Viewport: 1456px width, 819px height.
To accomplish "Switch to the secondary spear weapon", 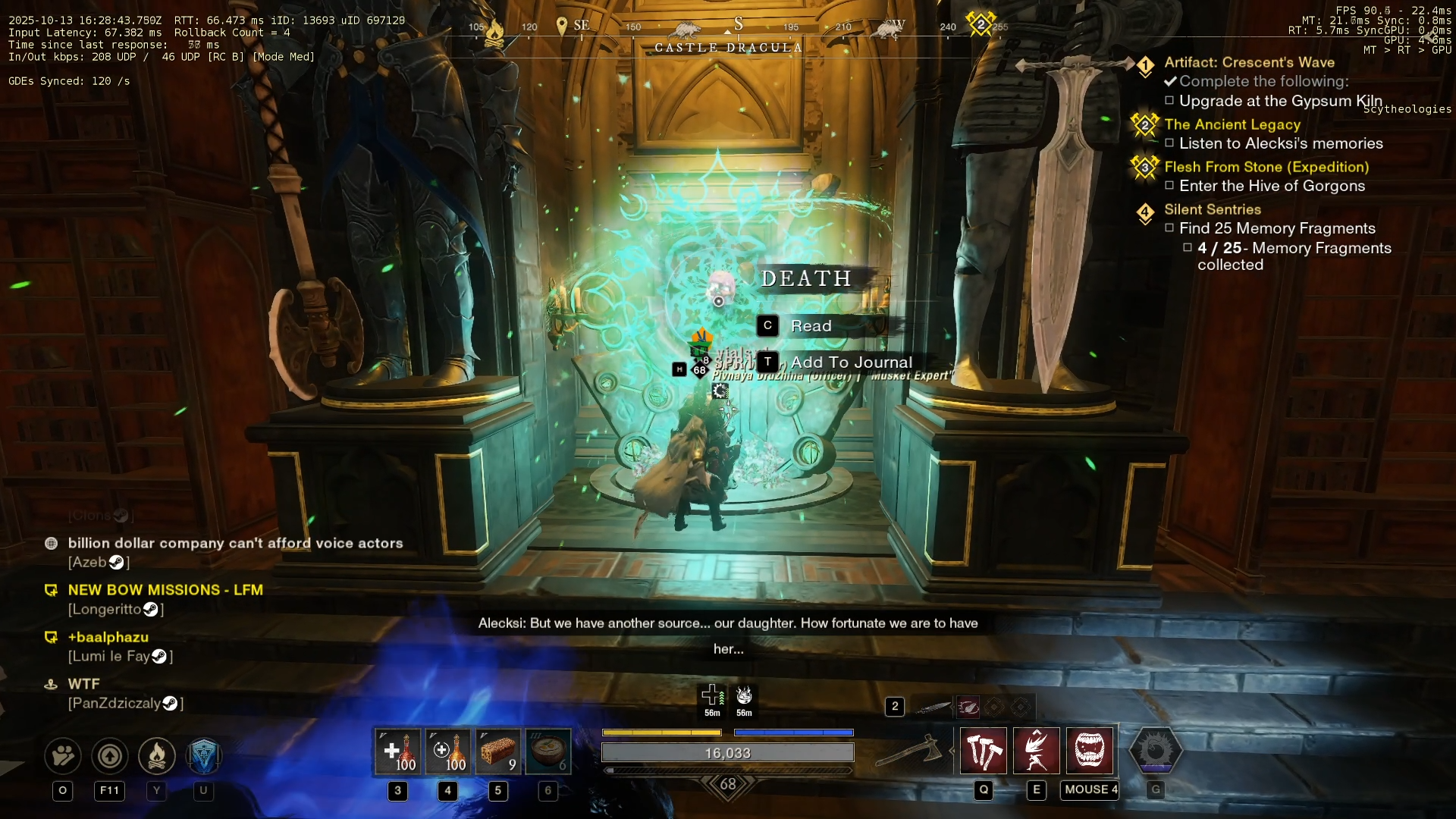I will (x=933, y=708).
